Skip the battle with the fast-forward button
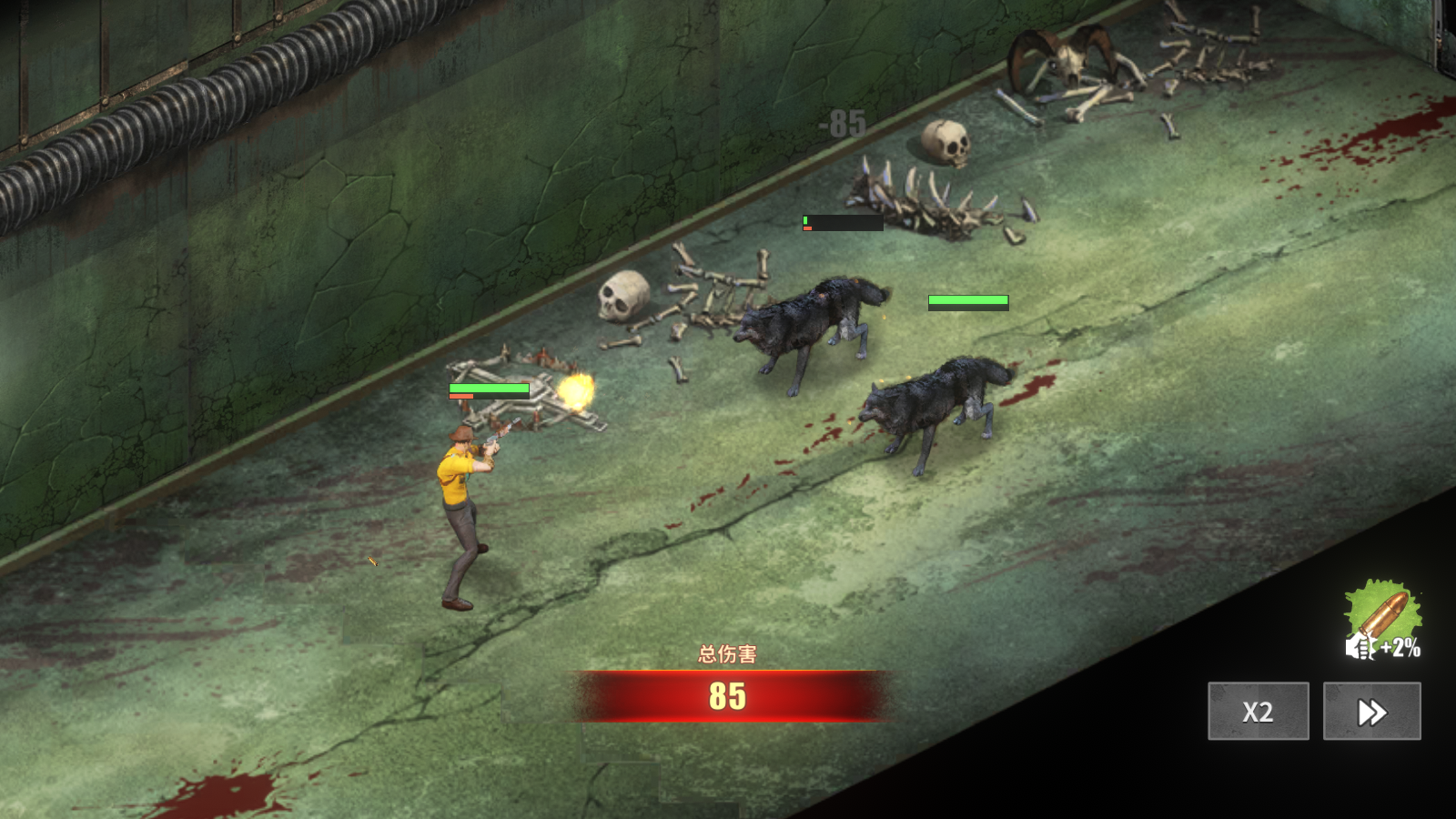 click(1371, 711)
